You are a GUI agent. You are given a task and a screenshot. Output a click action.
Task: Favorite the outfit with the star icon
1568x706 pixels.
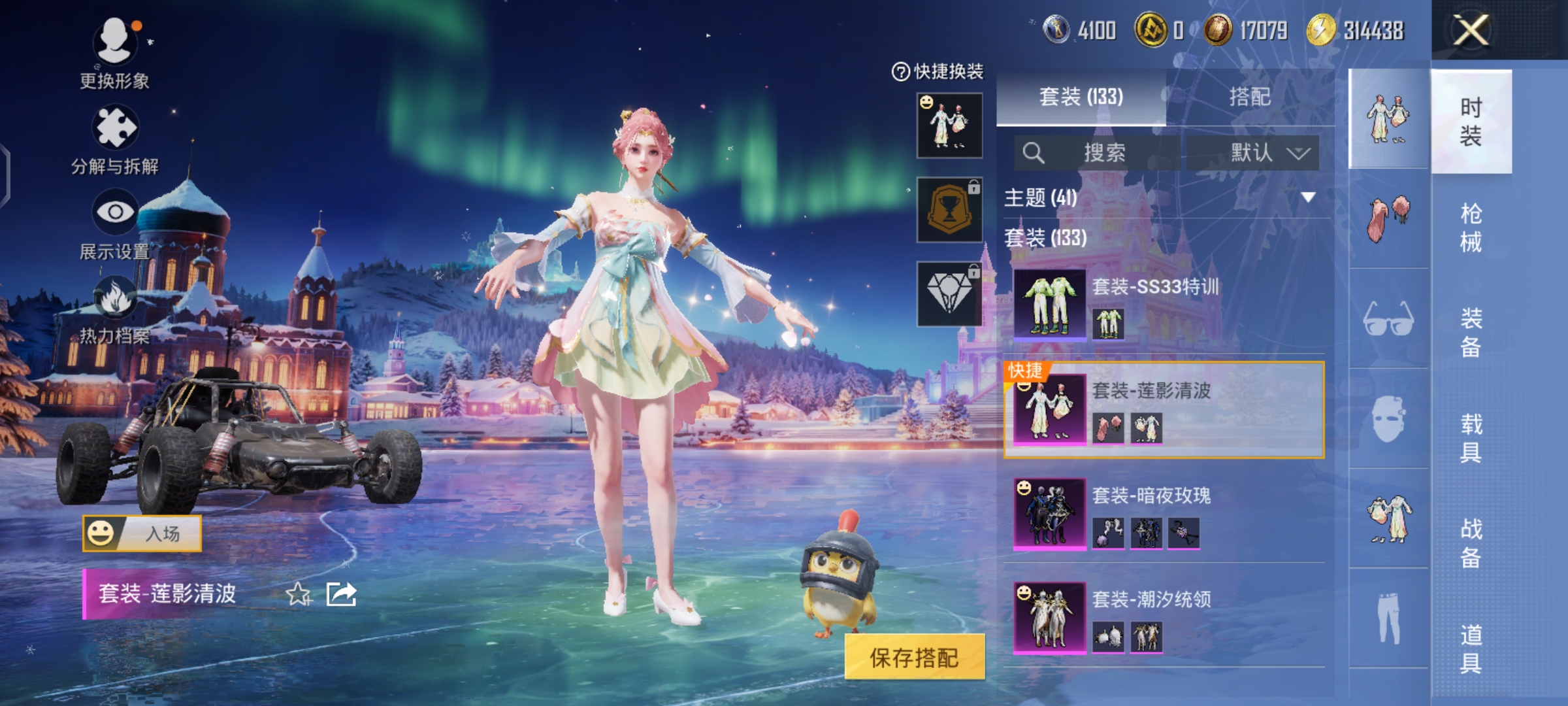pos(299,594)
